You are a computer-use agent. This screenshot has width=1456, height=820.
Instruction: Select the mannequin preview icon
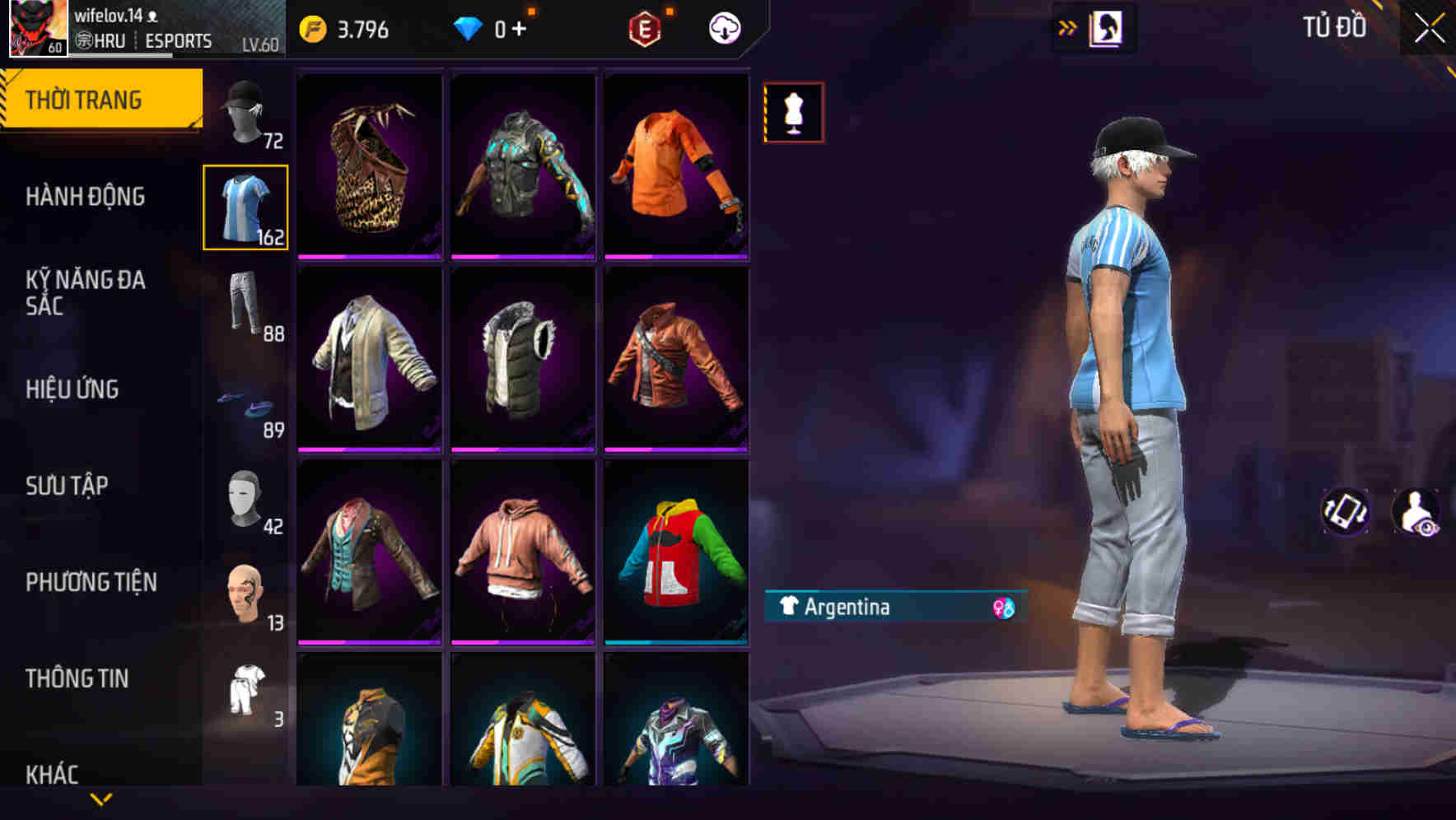(x=793, y=112)
